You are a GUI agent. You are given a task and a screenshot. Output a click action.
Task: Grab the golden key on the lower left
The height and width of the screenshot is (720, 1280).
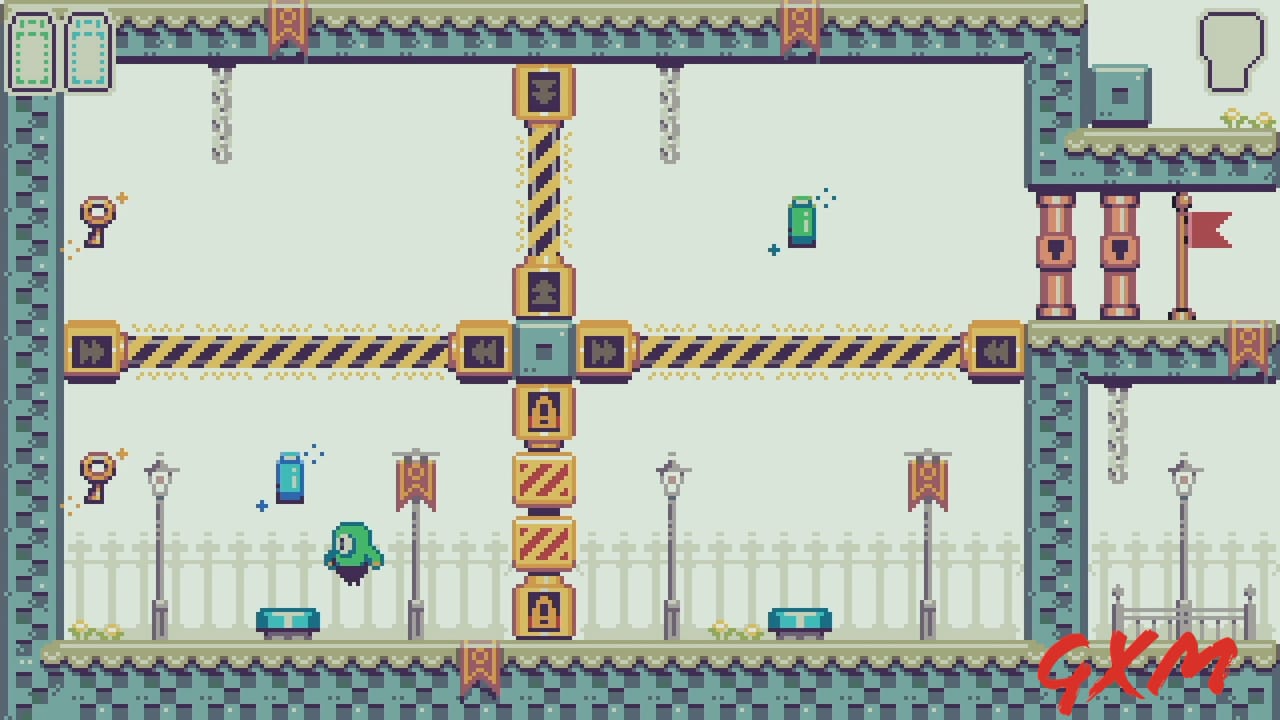click(97, 470)
